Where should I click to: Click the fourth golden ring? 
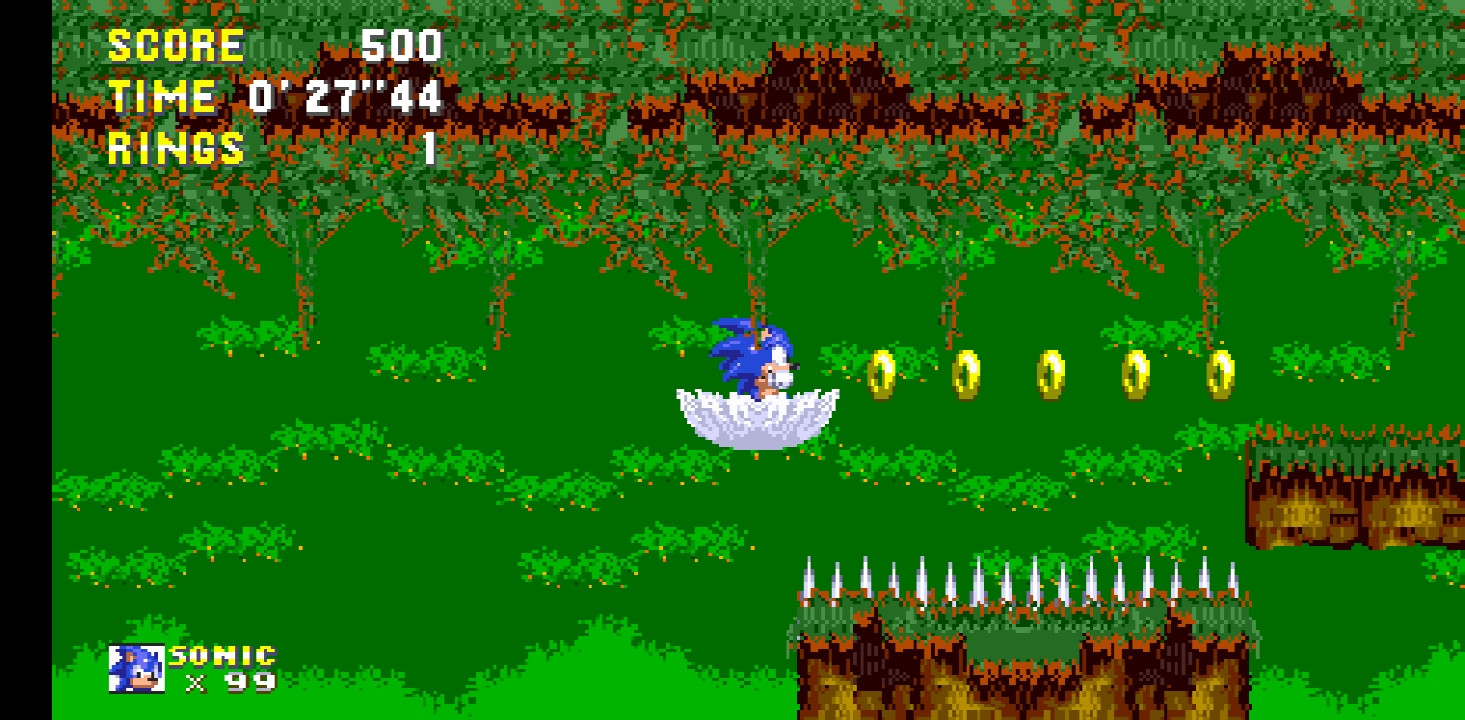point(1135,374)
